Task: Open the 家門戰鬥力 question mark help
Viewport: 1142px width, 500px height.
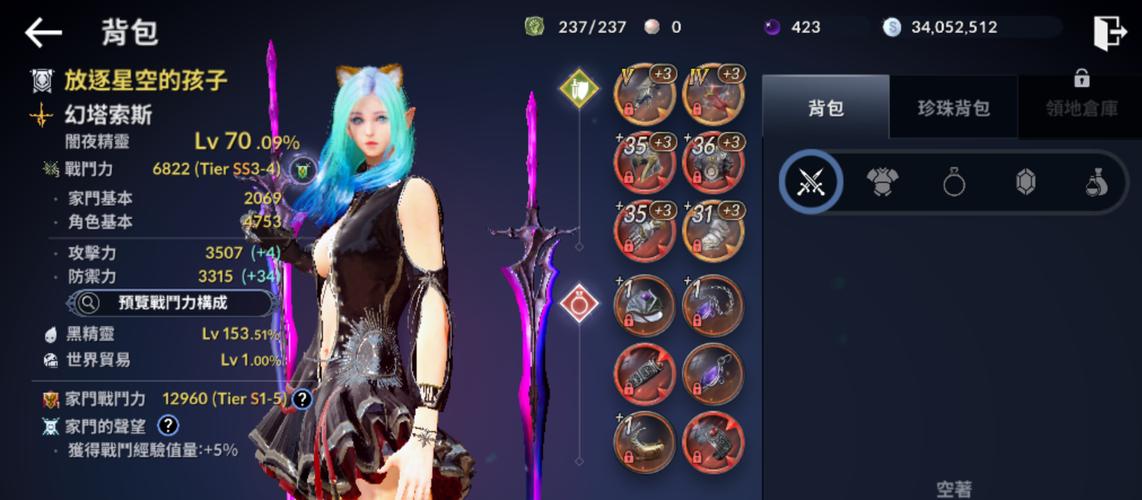Action: tap(301, 399)
